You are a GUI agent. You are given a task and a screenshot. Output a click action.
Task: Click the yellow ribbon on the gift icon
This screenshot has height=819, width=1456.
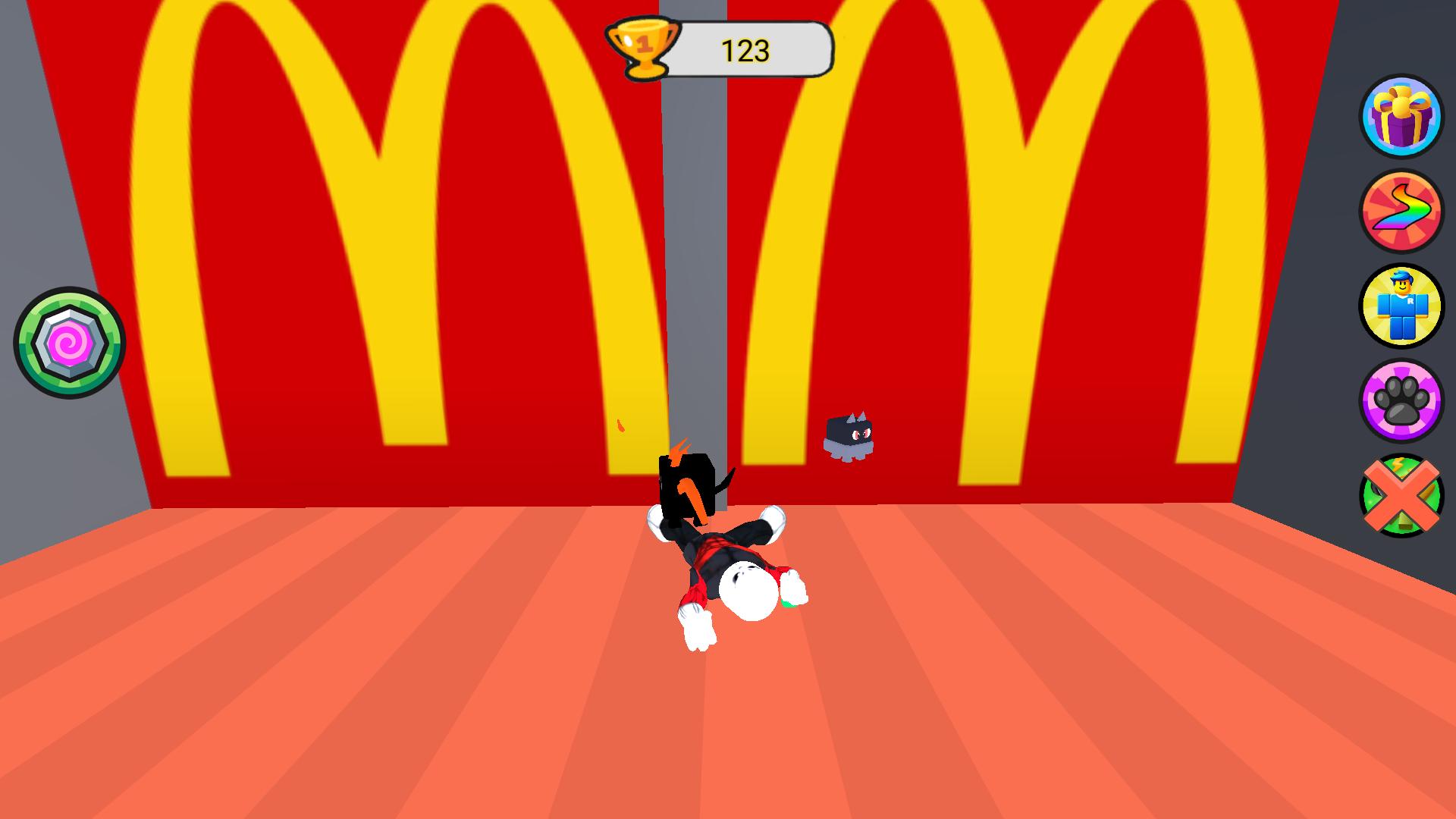[x=1402, y=102]
